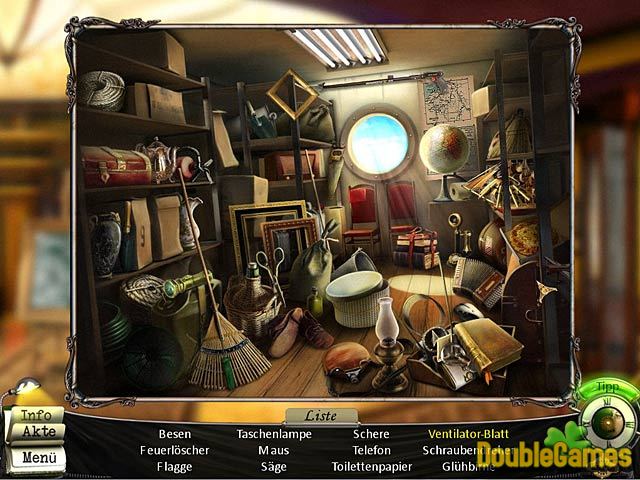Click Flagge in the item list
Image resolution: width=640 pixels, height=480 pixels.
pyautogui.click(x=175, y=466)
